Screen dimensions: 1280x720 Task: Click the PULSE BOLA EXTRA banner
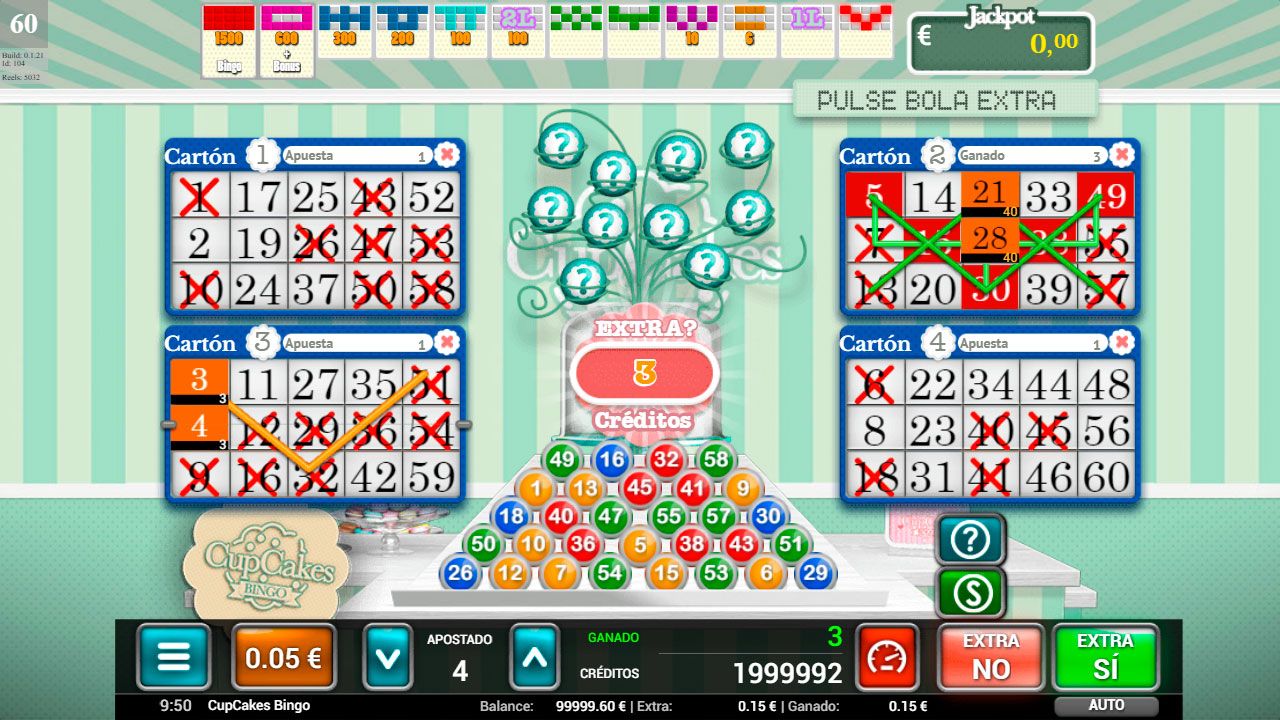[x=946, y=100]
